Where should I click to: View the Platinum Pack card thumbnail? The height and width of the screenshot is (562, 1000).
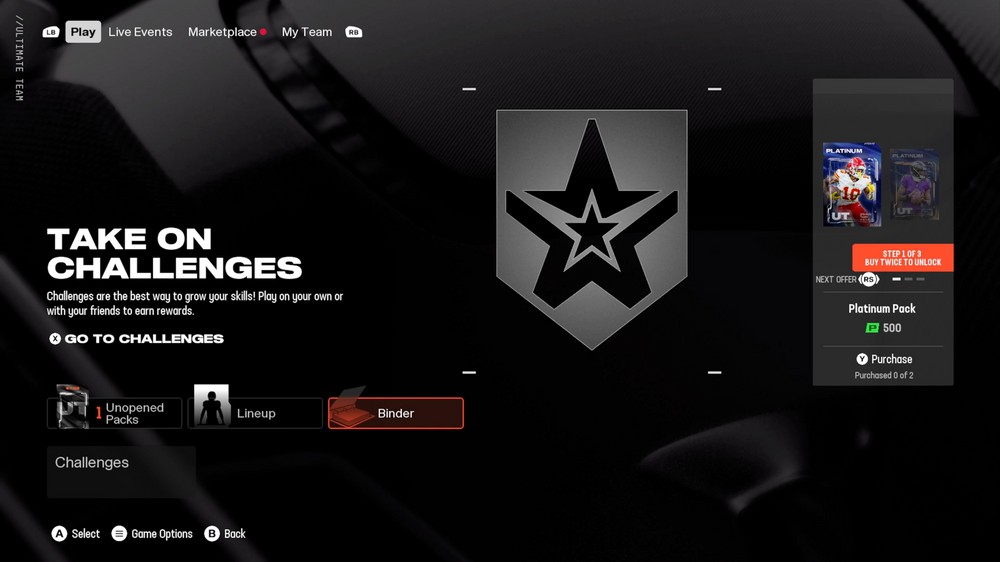pos(852,185)
